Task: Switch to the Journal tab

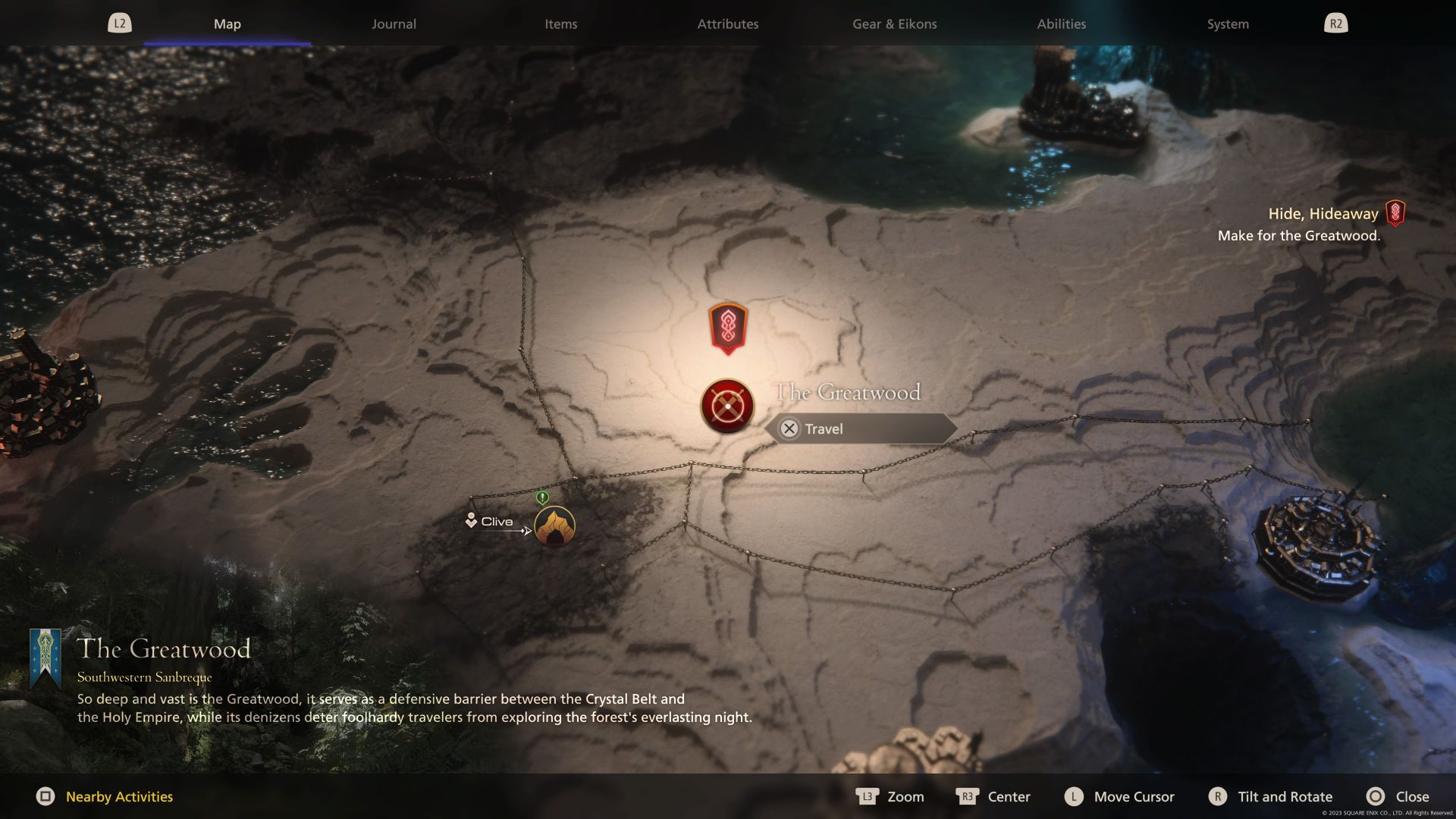Action: click(394, 24)
